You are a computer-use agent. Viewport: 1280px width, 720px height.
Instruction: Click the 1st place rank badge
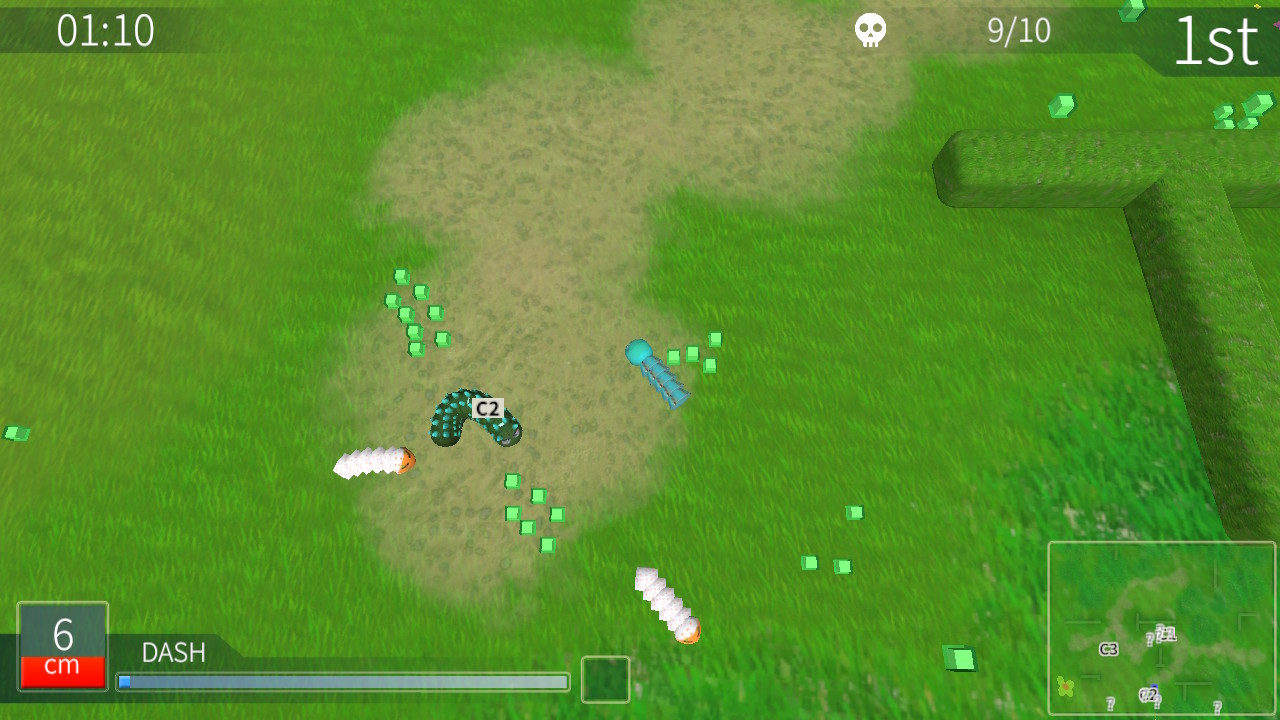click(1218, 40)
